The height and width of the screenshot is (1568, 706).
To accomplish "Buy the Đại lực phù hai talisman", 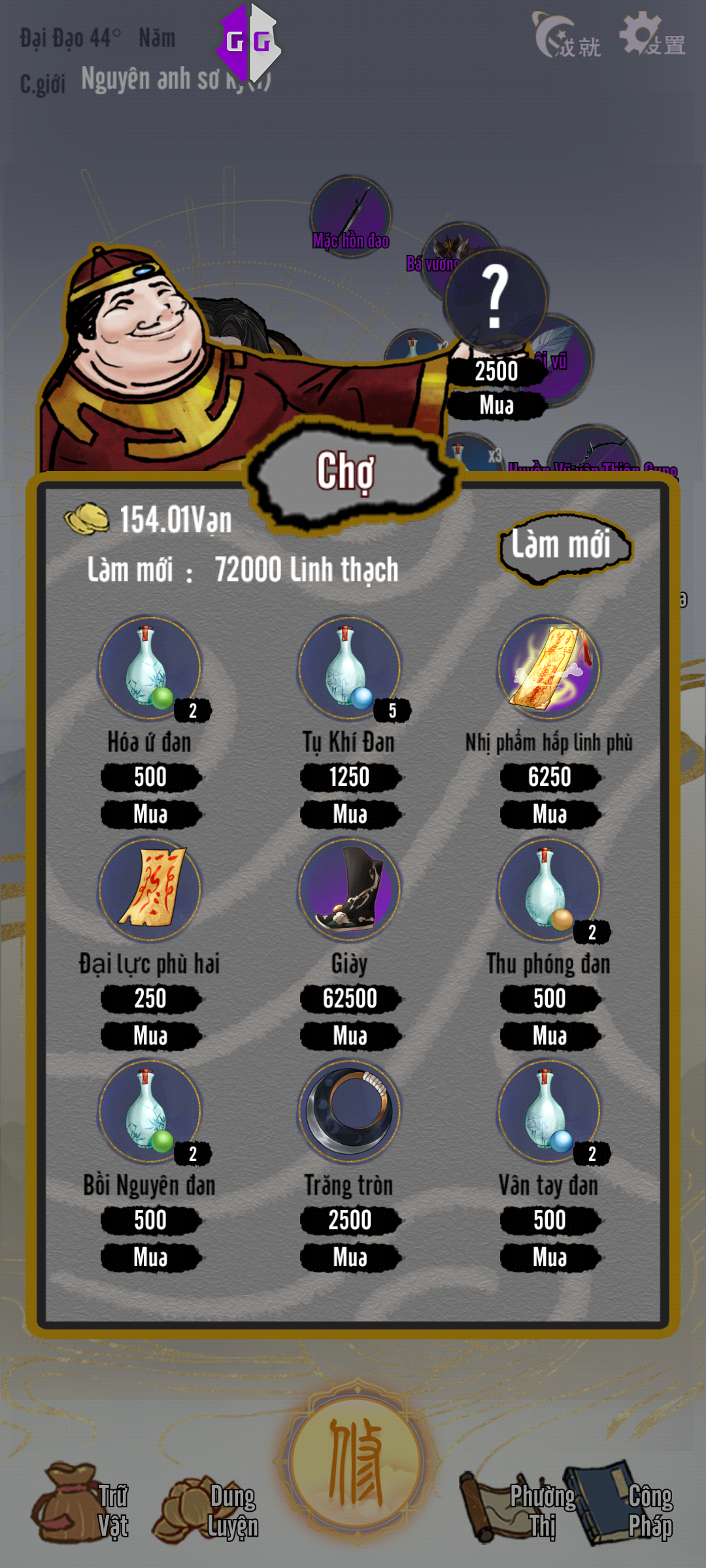I will point(150,1036).
